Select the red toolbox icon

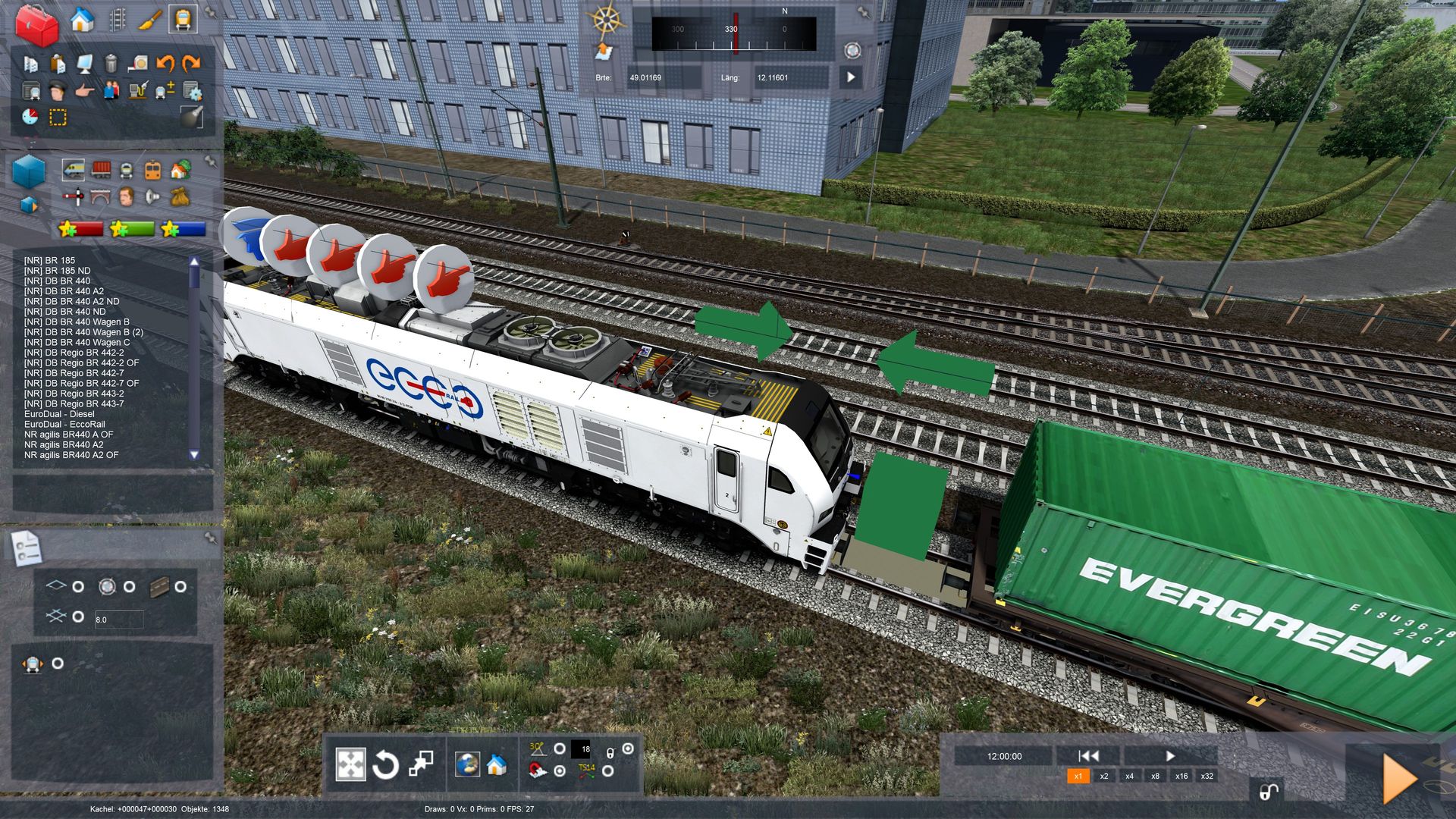click(36, 25)
